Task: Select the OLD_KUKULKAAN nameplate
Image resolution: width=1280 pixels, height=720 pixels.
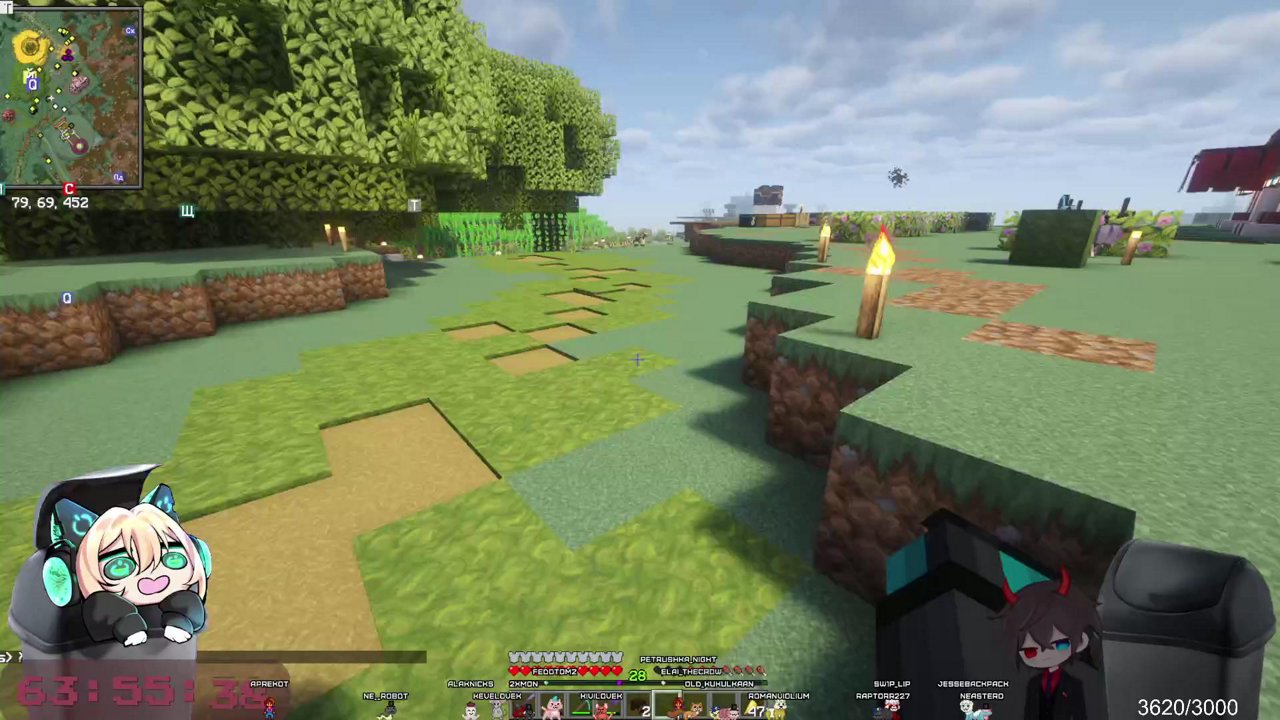Action: (718, 684)
